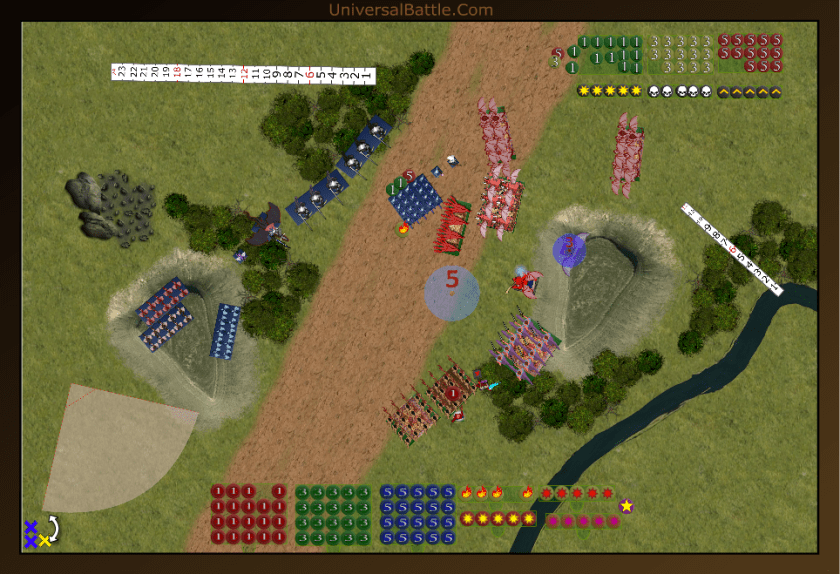
Task: Pick the large round number 5 marker
Action: (x=452, y=293)
